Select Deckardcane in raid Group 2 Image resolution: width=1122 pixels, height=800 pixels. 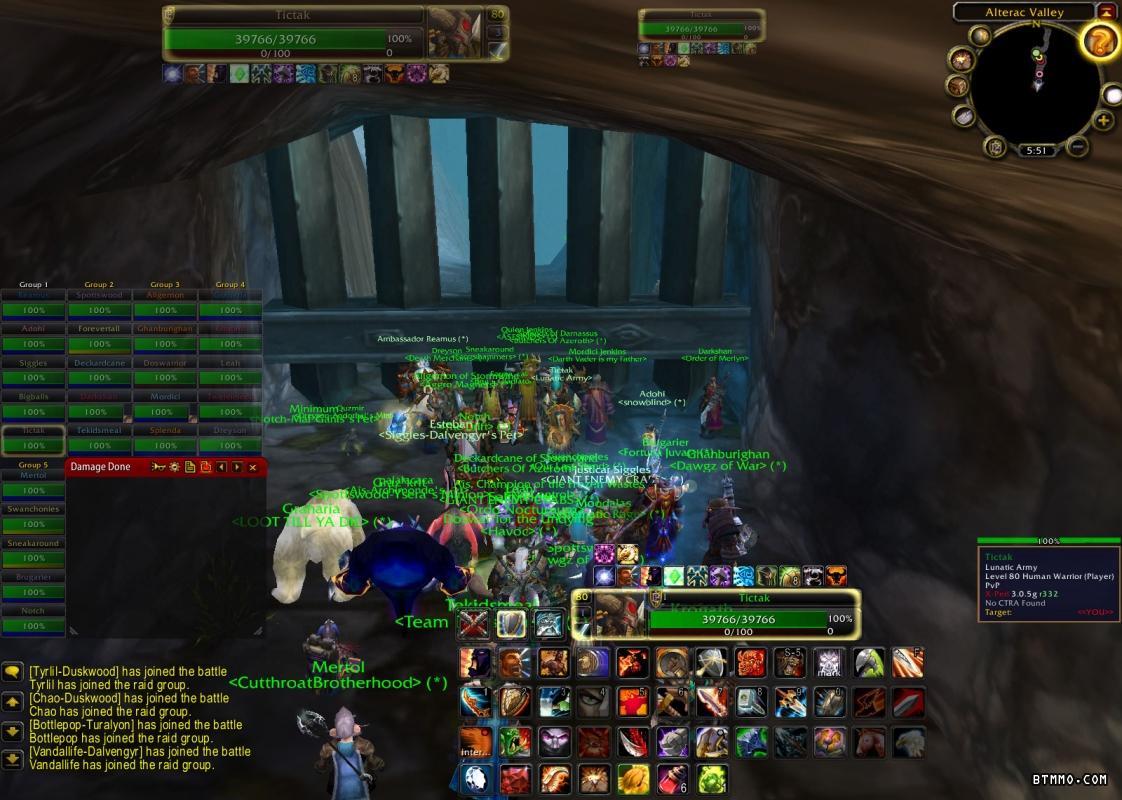coord(99,371)
